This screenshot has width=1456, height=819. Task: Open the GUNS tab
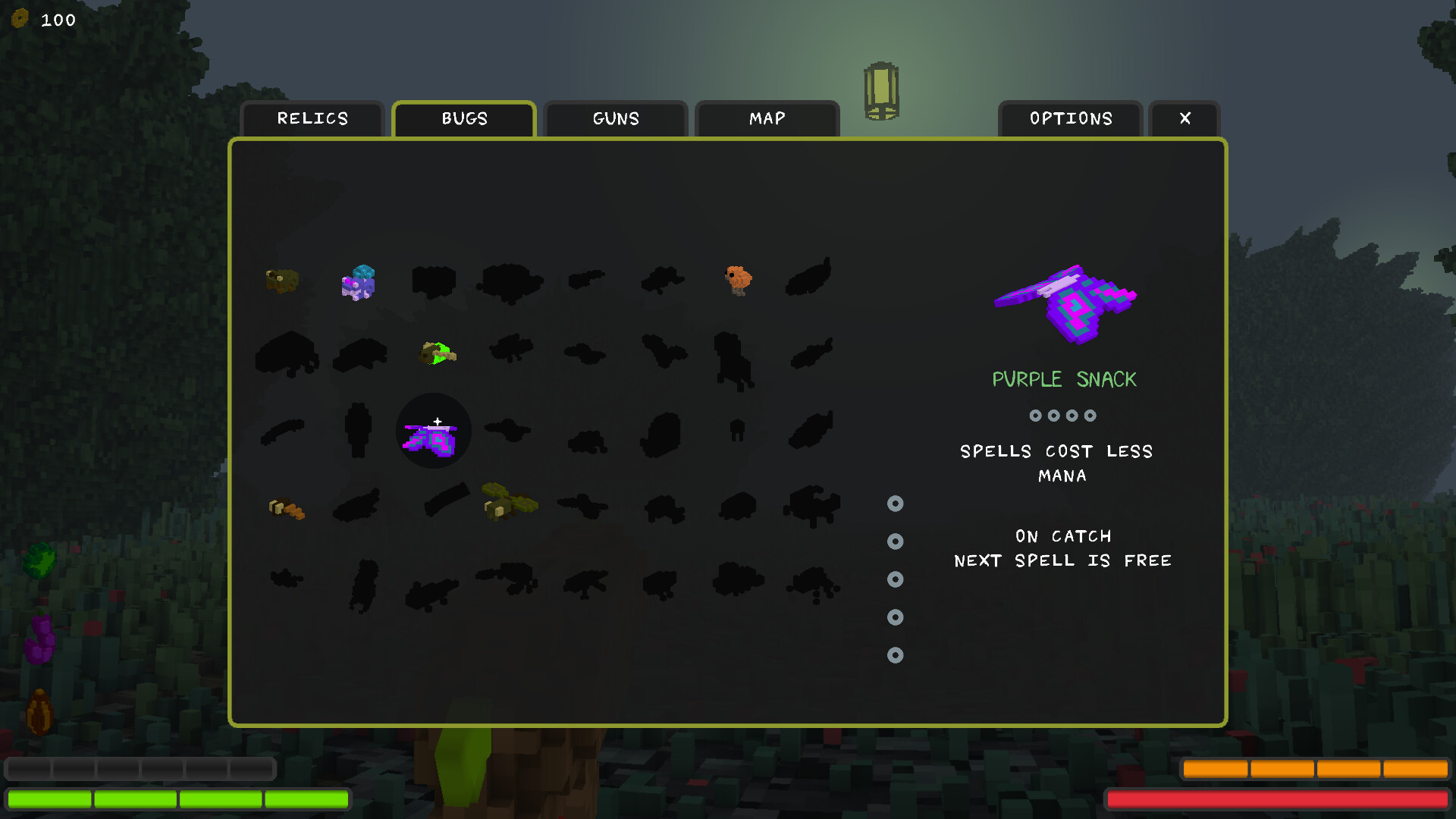[x=615, y=118]
